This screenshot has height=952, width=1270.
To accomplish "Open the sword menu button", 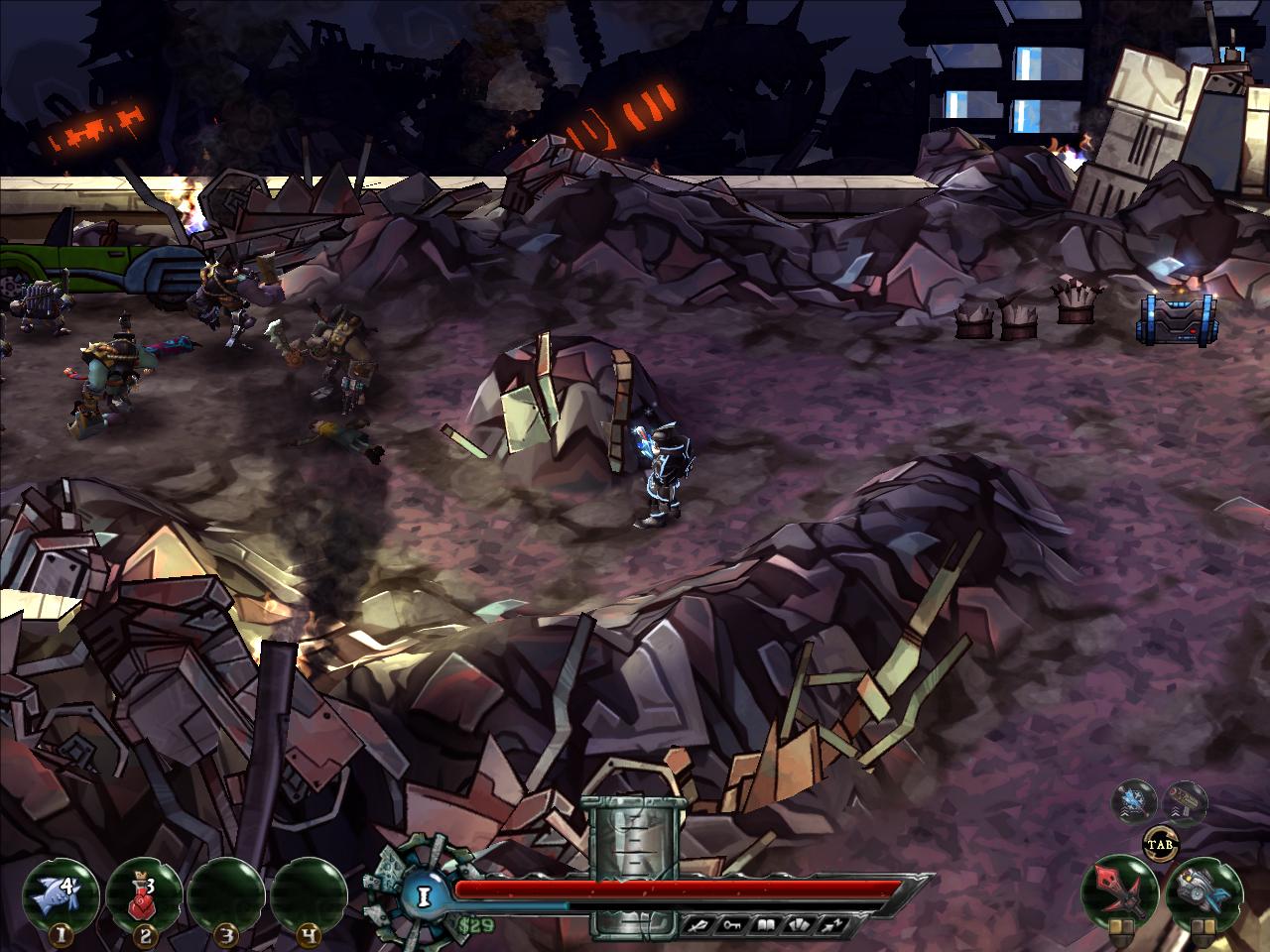I will (698, 925).
